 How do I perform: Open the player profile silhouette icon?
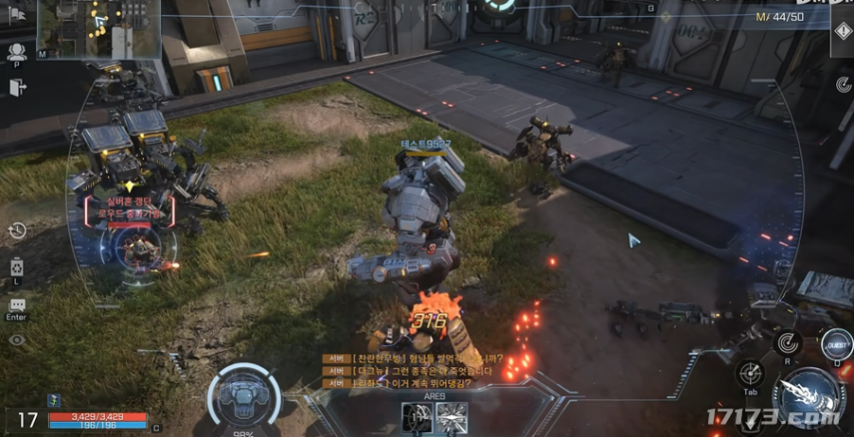pyautogui.click(x=17, y=54)
